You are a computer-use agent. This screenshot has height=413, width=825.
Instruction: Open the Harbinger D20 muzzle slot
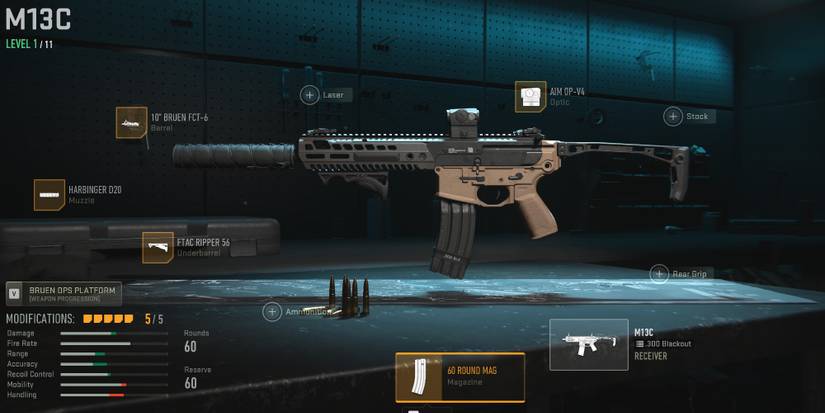click(50, 195)
